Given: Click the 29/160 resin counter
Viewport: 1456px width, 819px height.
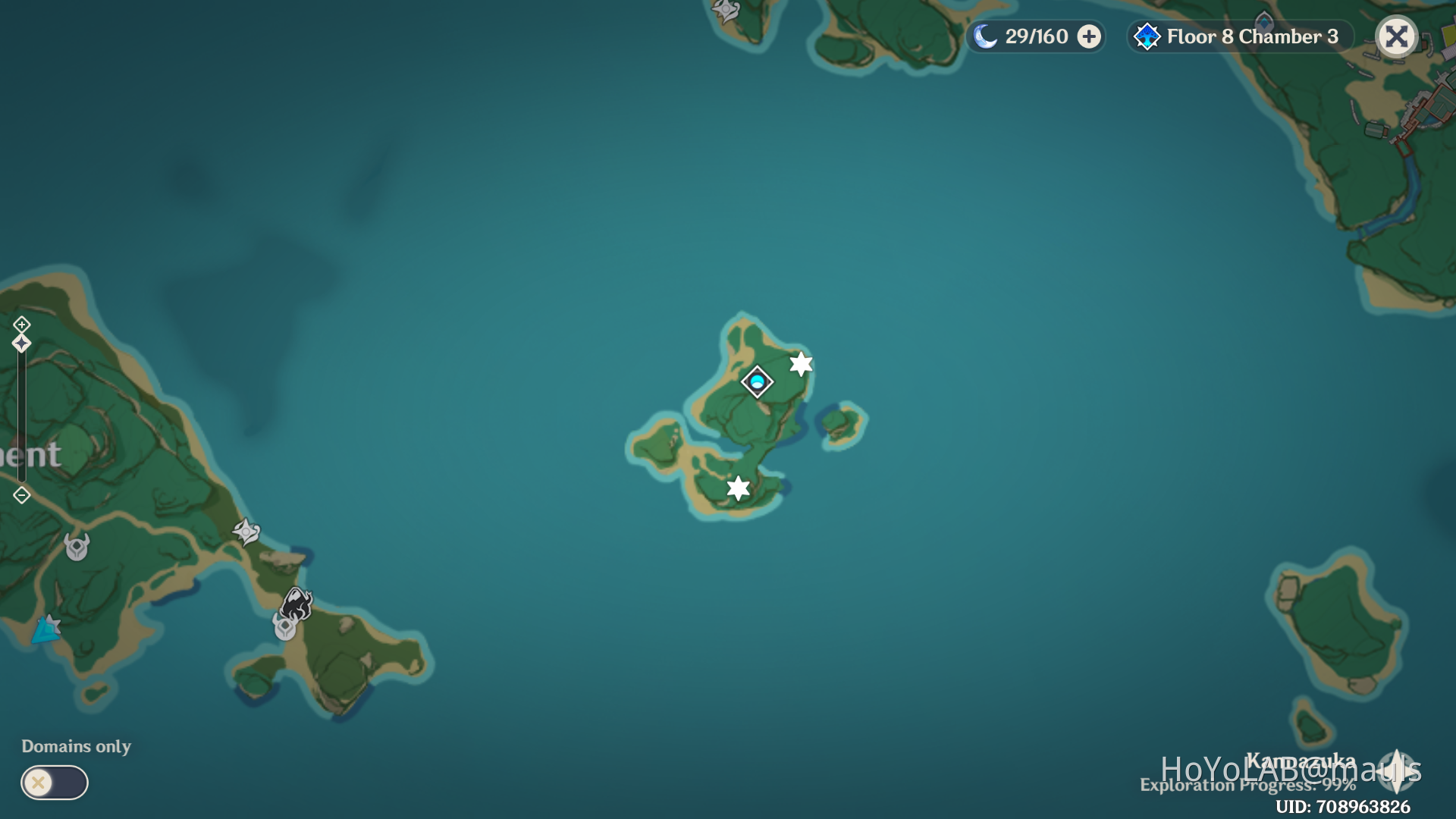Looking at the screenshot, I should pyautogui.click(x=1036, y=36).
